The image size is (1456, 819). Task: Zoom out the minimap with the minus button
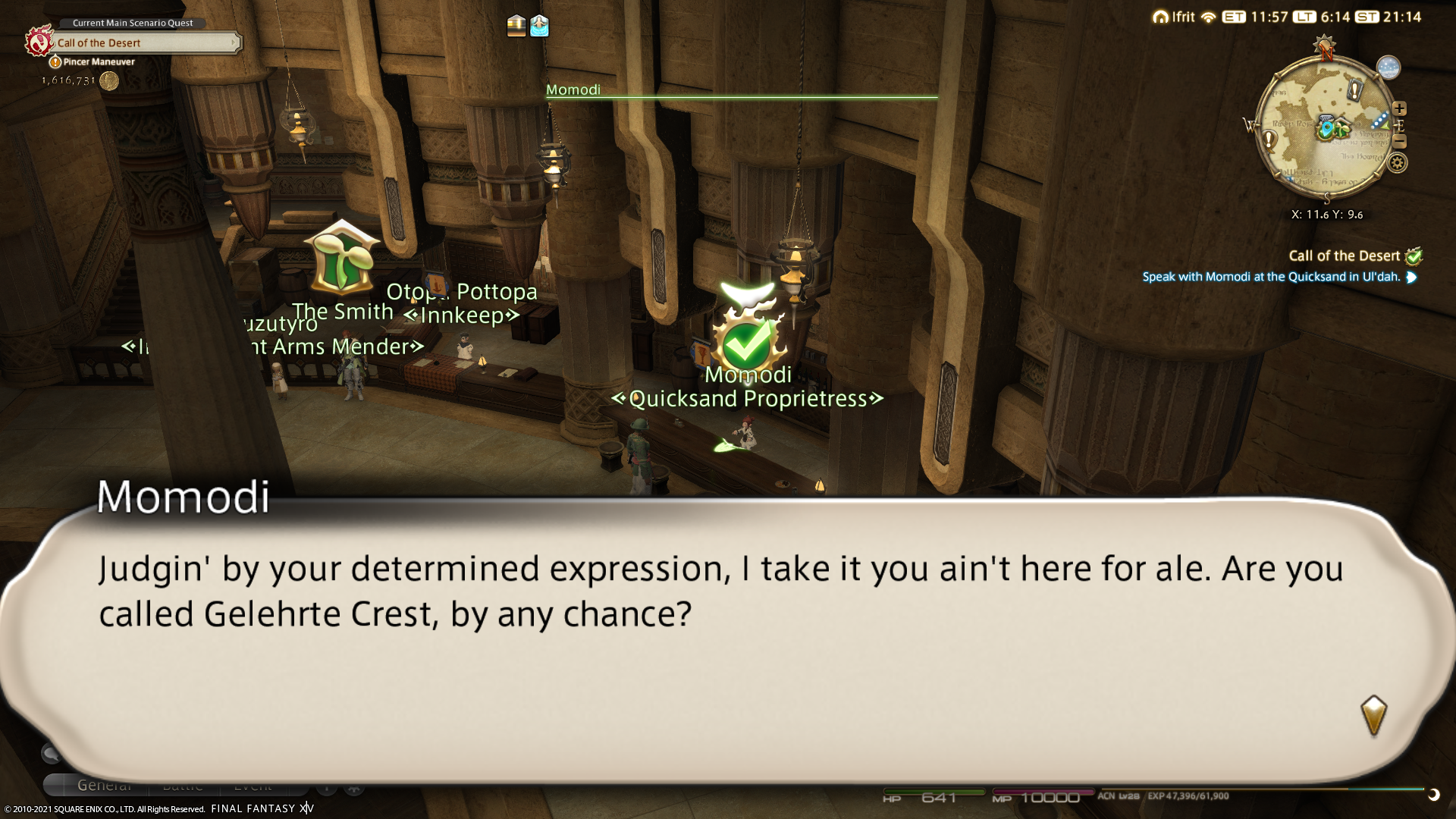point(1400,142)
